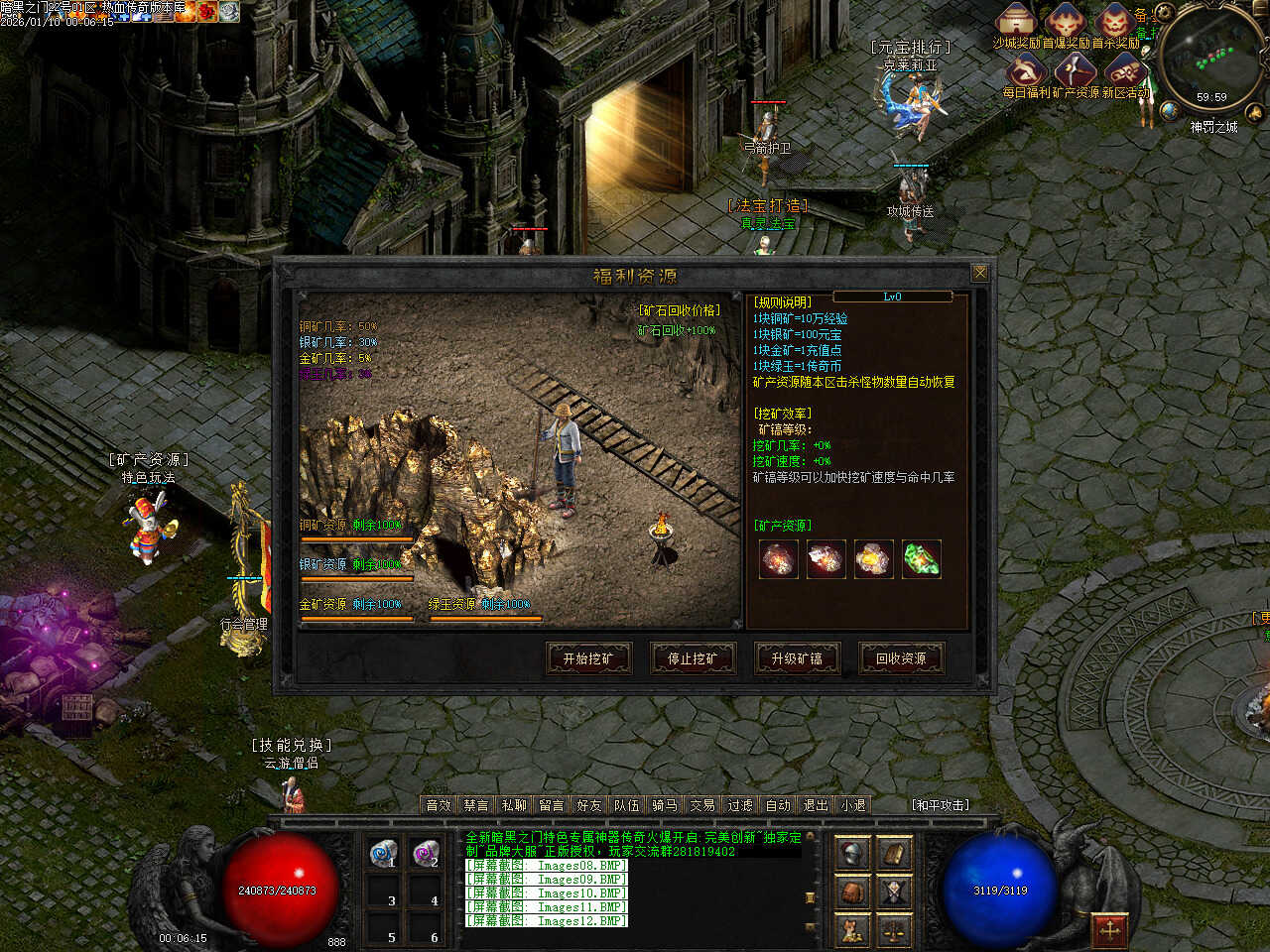Image resolution: width=1270 pixels, height=952 pixels.
Task: Open the 矿产资源 pickaxe icon
Action: pyautogui.click(x=1074, y=71)
